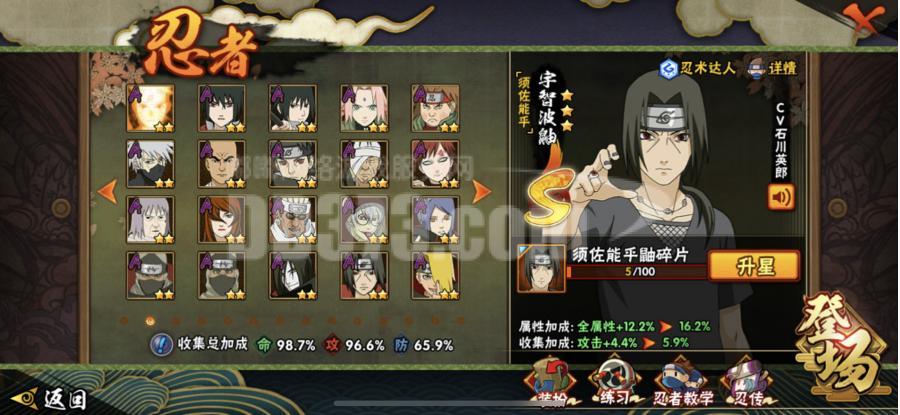Select the blond Deidara portrait
Screen dimensions: 900x415
(435, 275)
